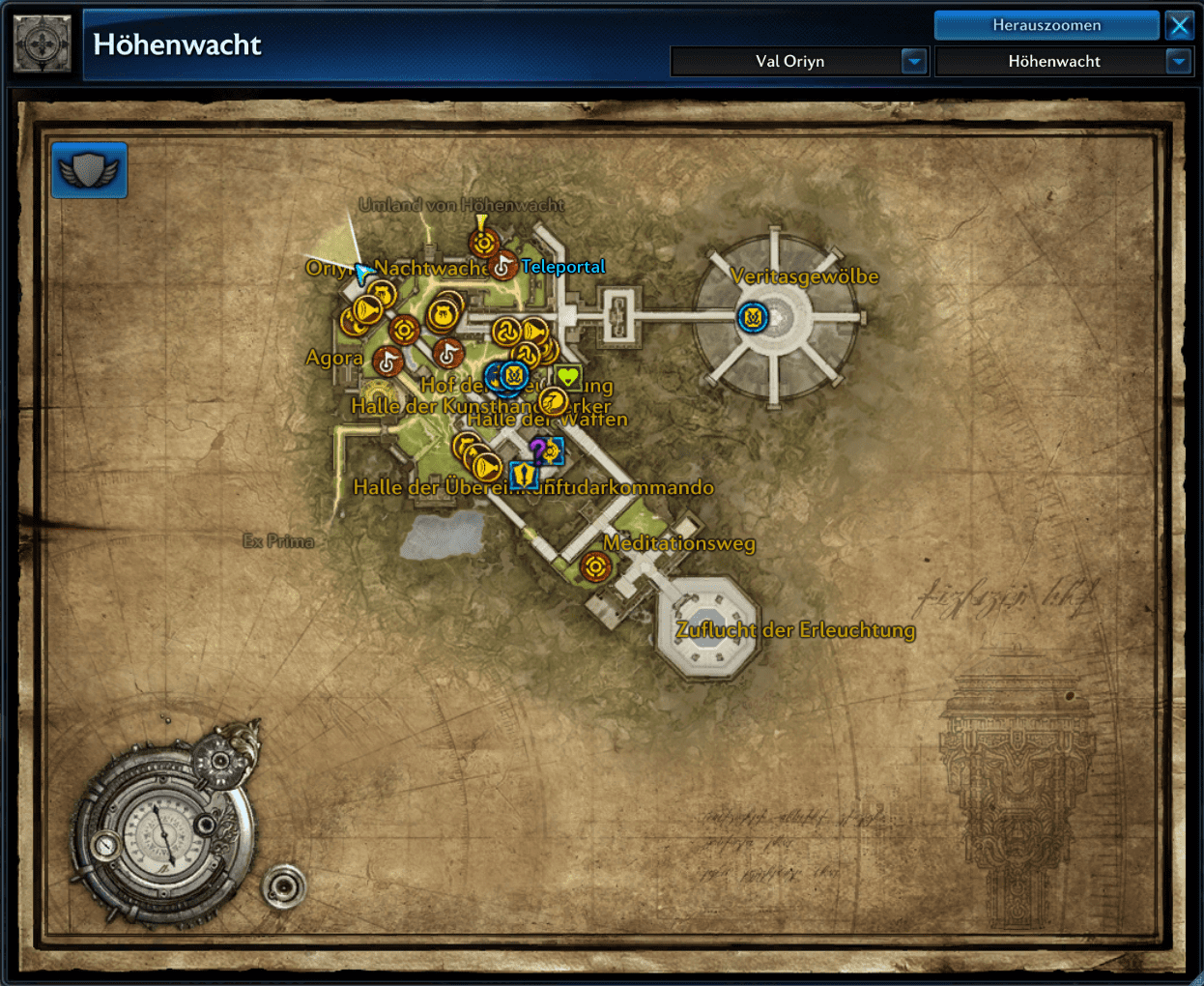Open the Val Oriyn region dropdown
The image size is (1204, 986).
click(x=913, y=62)
